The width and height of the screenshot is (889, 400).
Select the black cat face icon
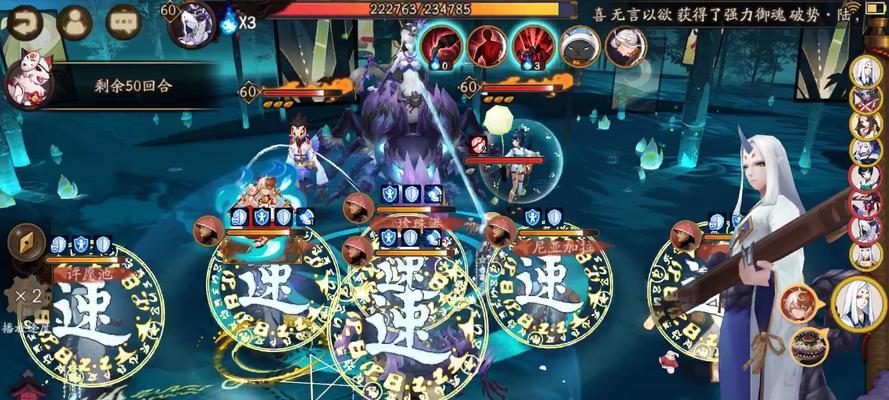coord(579,45)
